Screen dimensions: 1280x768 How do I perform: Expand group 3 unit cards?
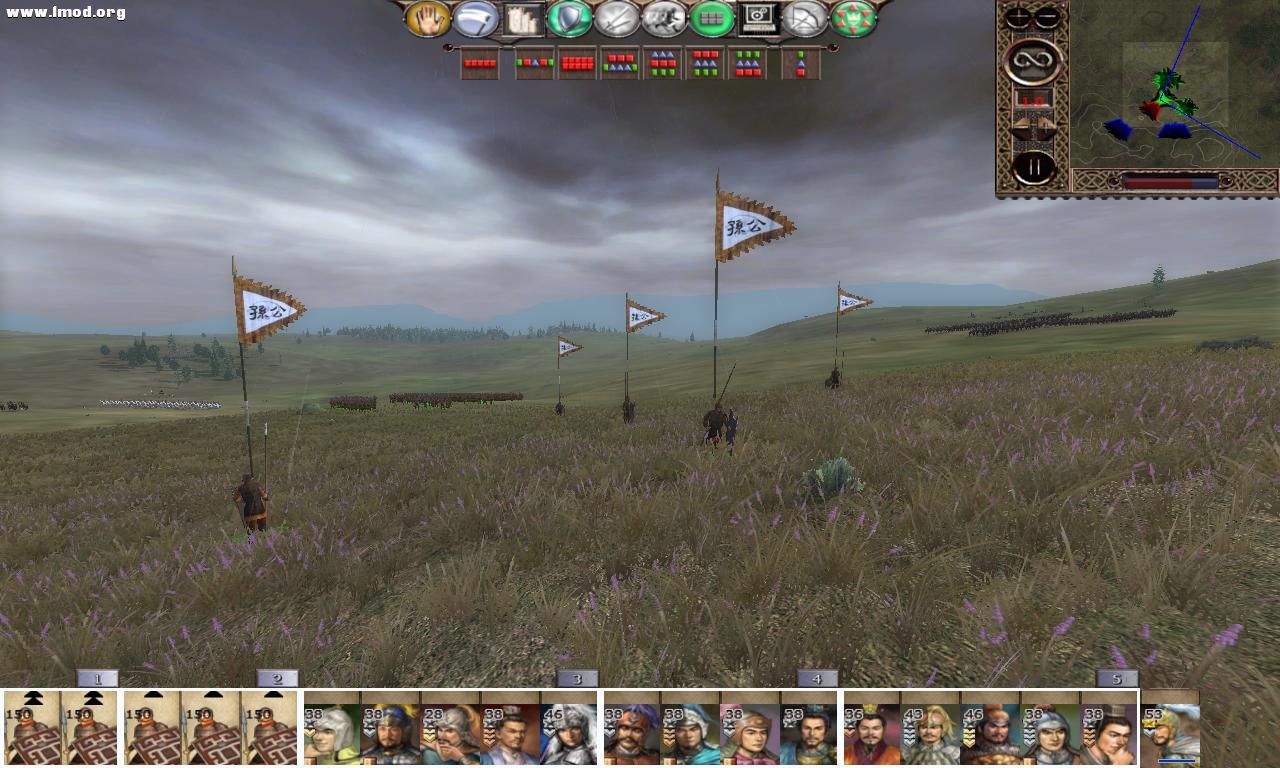click(x=576, y=678)
